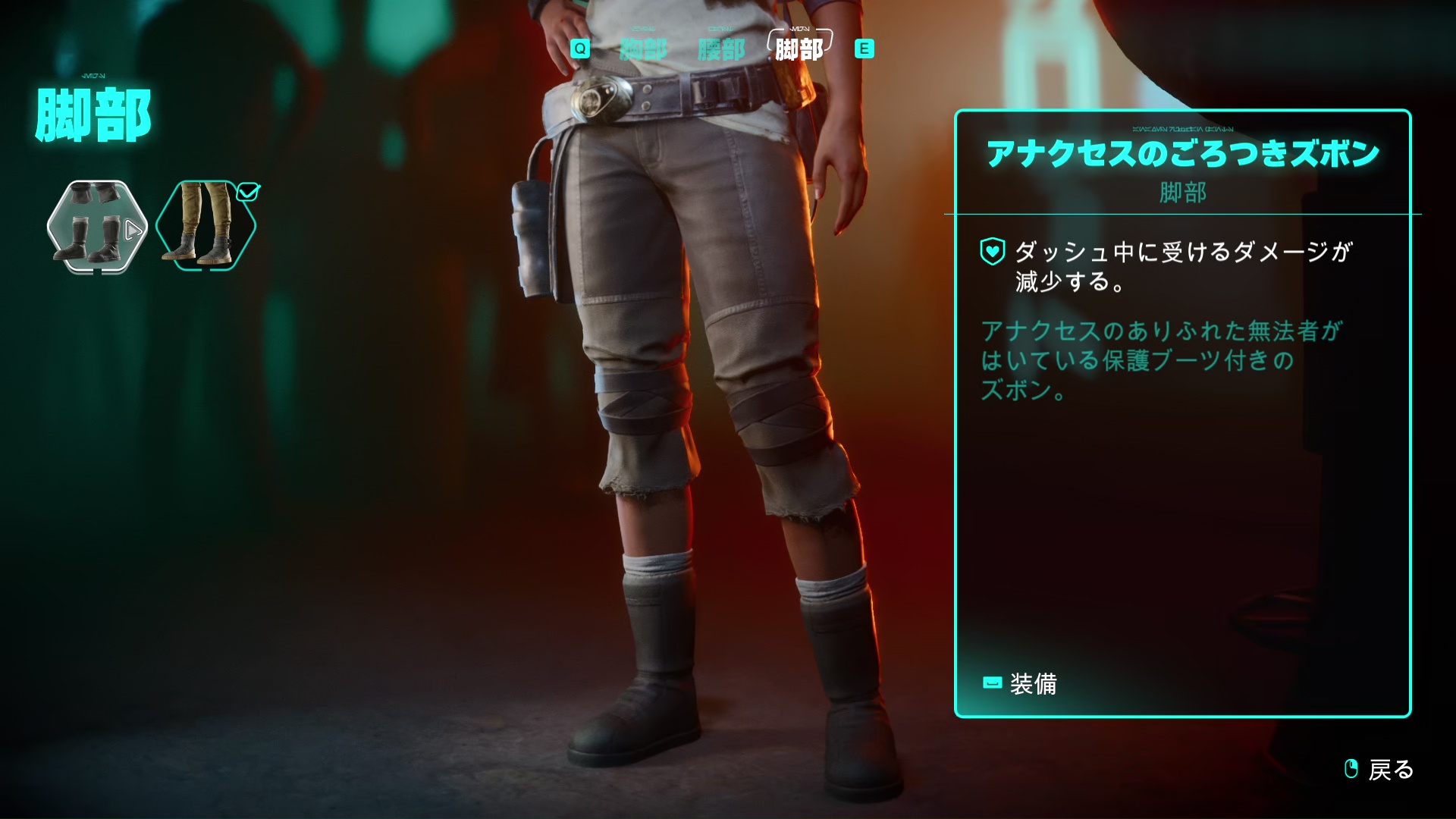The height and width of the screenshot is (819, 1456).
Task: Open the 腰部 category tab
Action: [x=721, y=50]
